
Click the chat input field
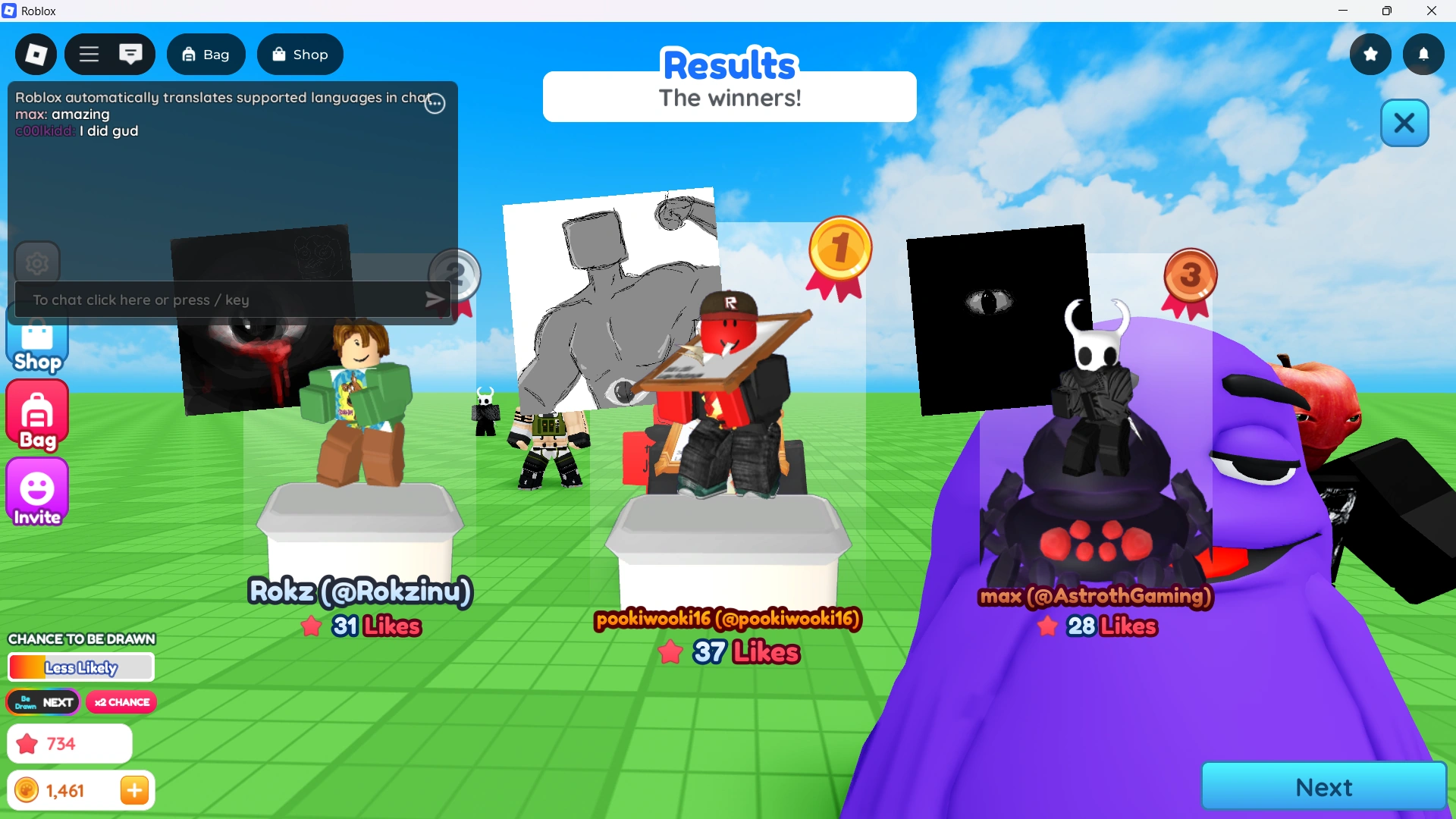[212, 300]
